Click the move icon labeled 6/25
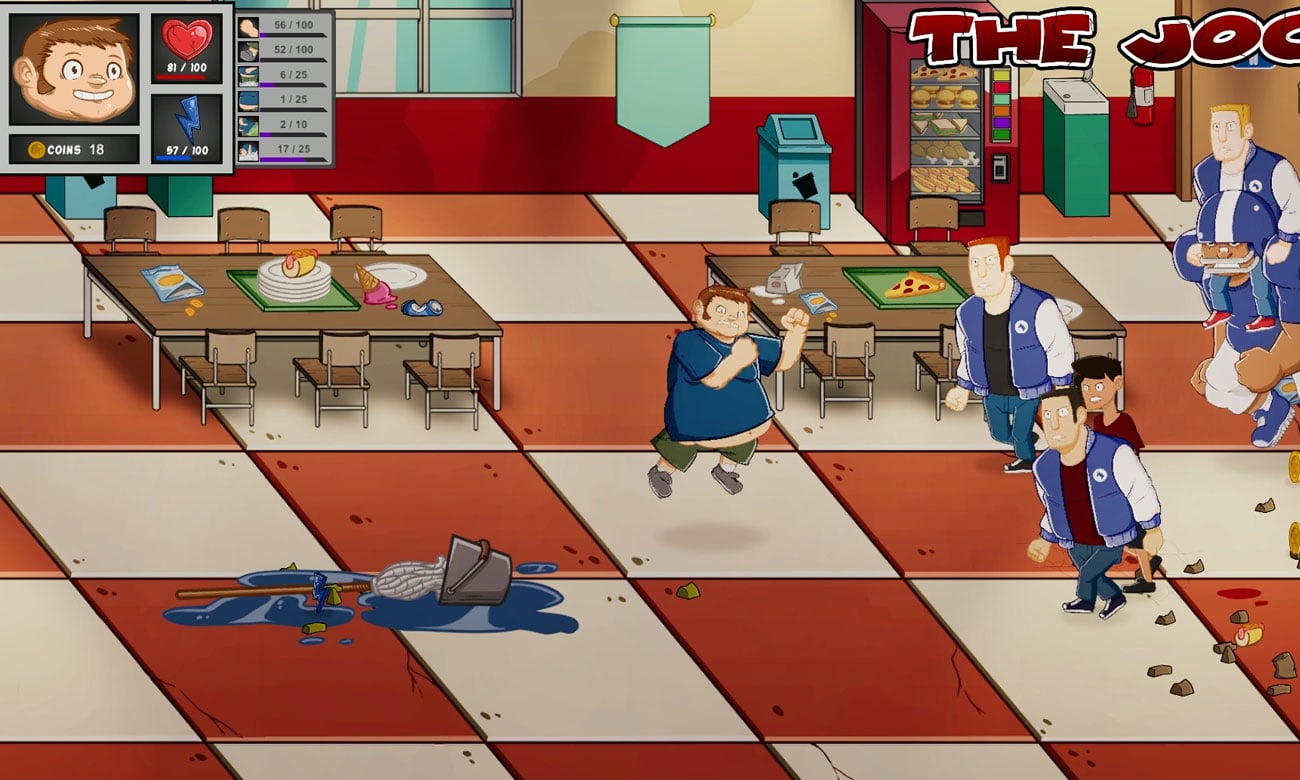 [x=248, y=77]
